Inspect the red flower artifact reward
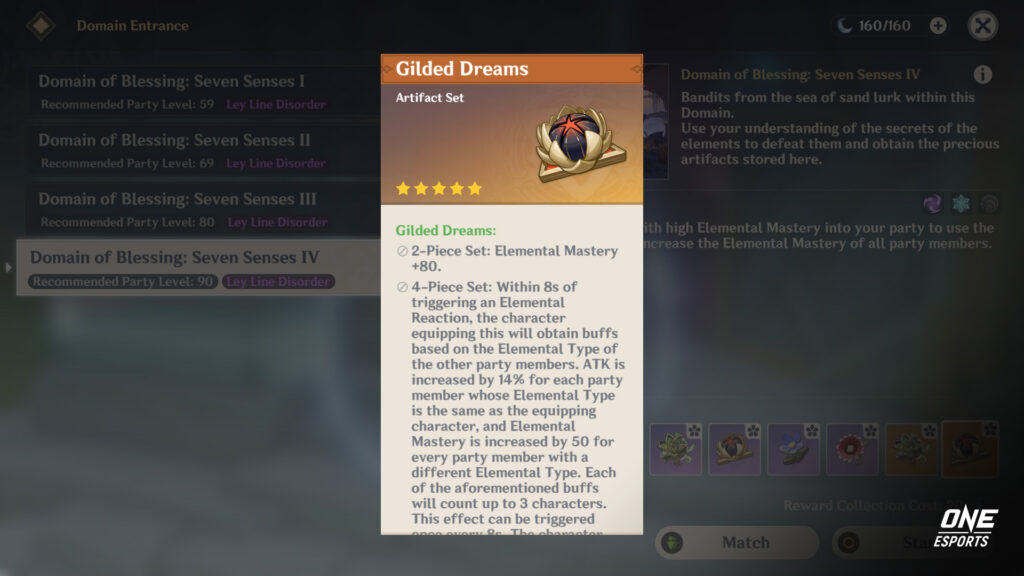This screenshot has height=576, width=1024. pos(853,449)
